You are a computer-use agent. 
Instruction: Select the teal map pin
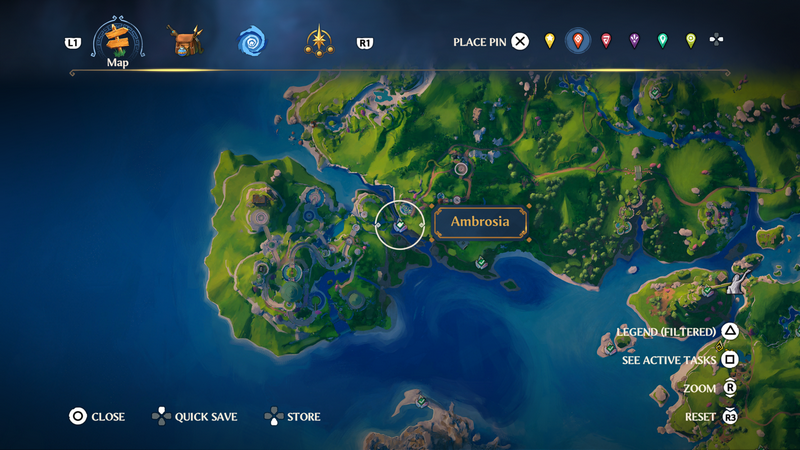[x=662, y=41]
